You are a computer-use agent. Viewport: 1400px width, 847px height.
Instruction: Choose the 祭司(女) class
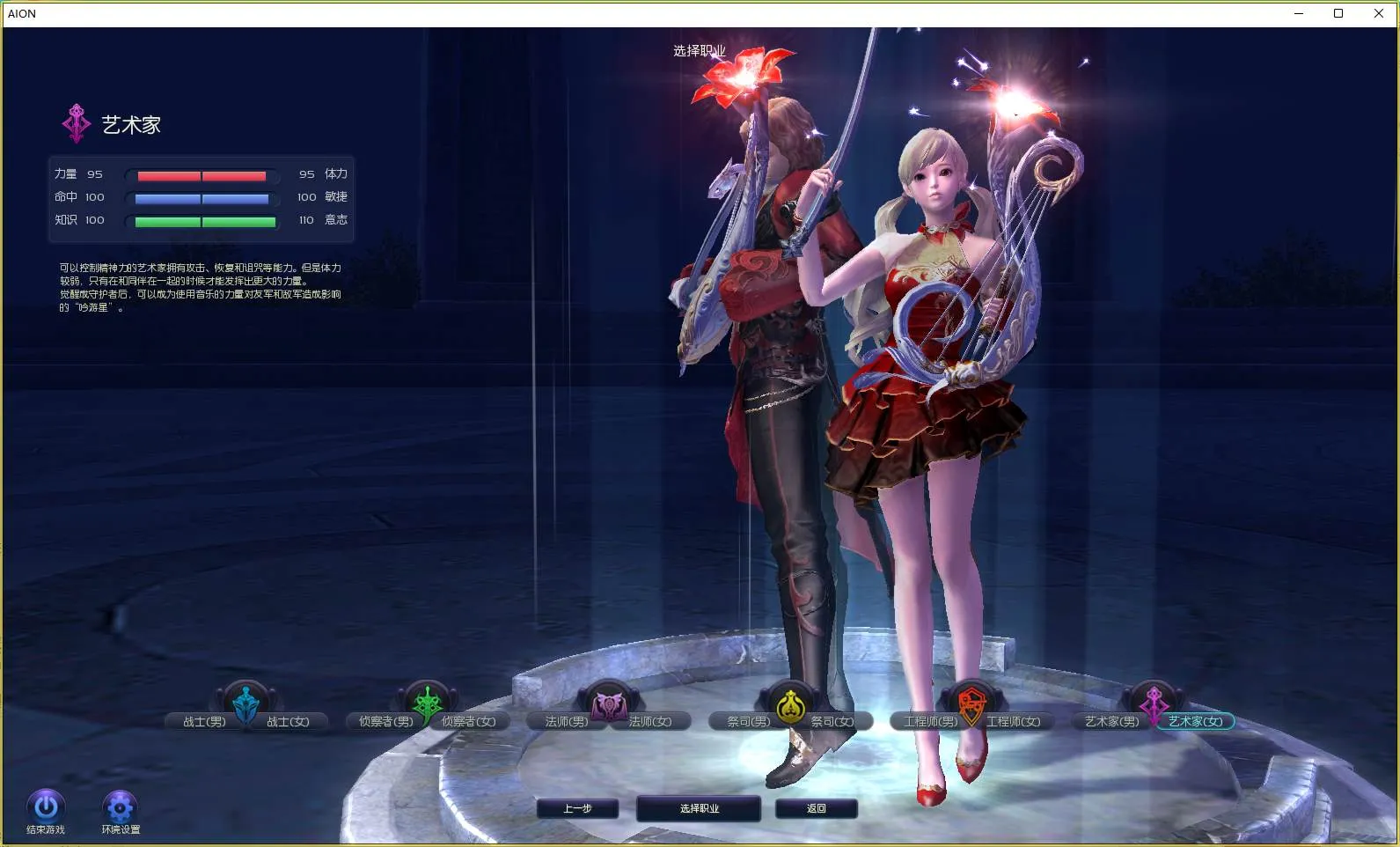pos(832,722)
